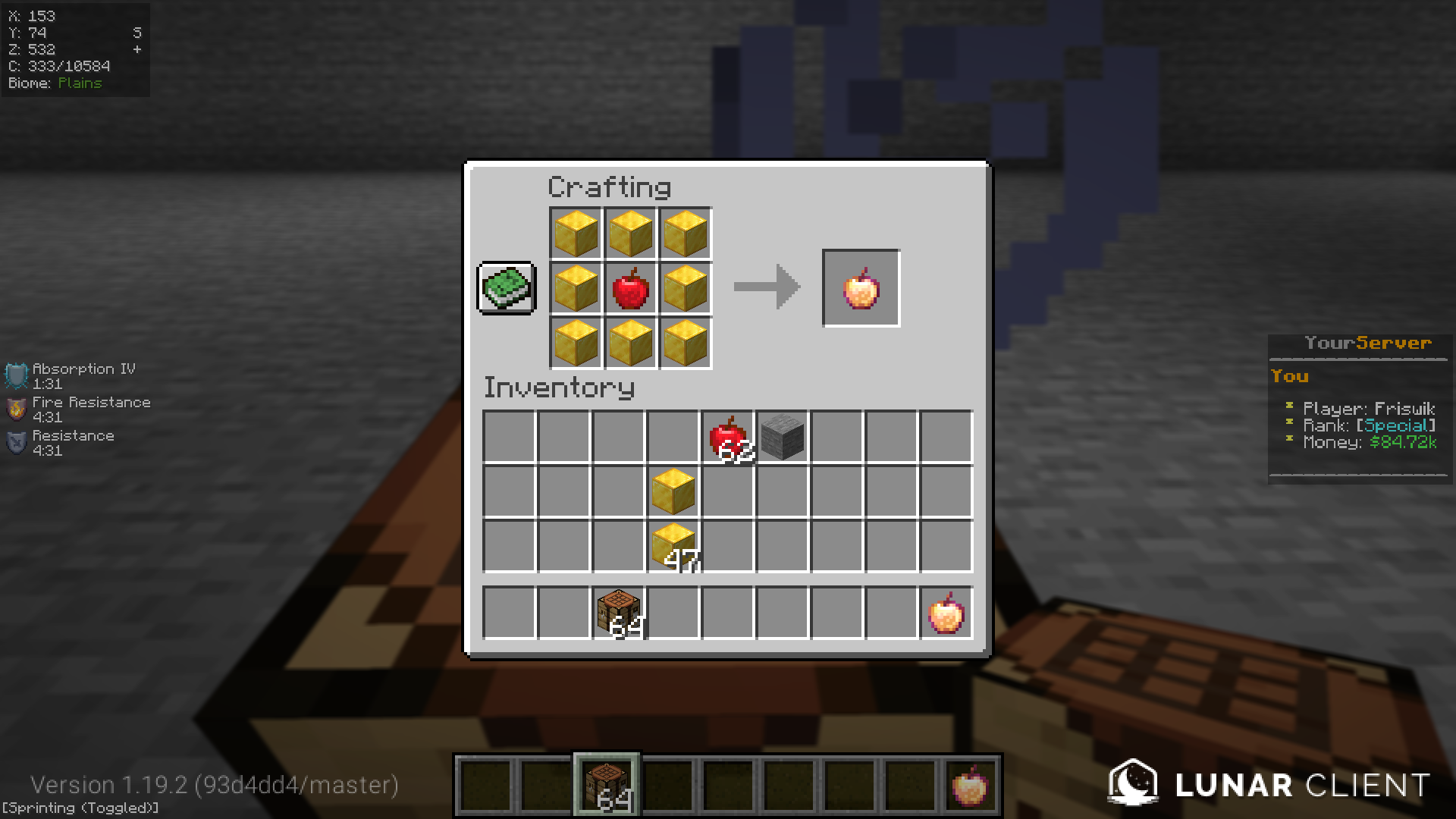This screenshot has height=819, width=1456.
Task: Grab the stone block next to the apples
Action: click(780, 436)
